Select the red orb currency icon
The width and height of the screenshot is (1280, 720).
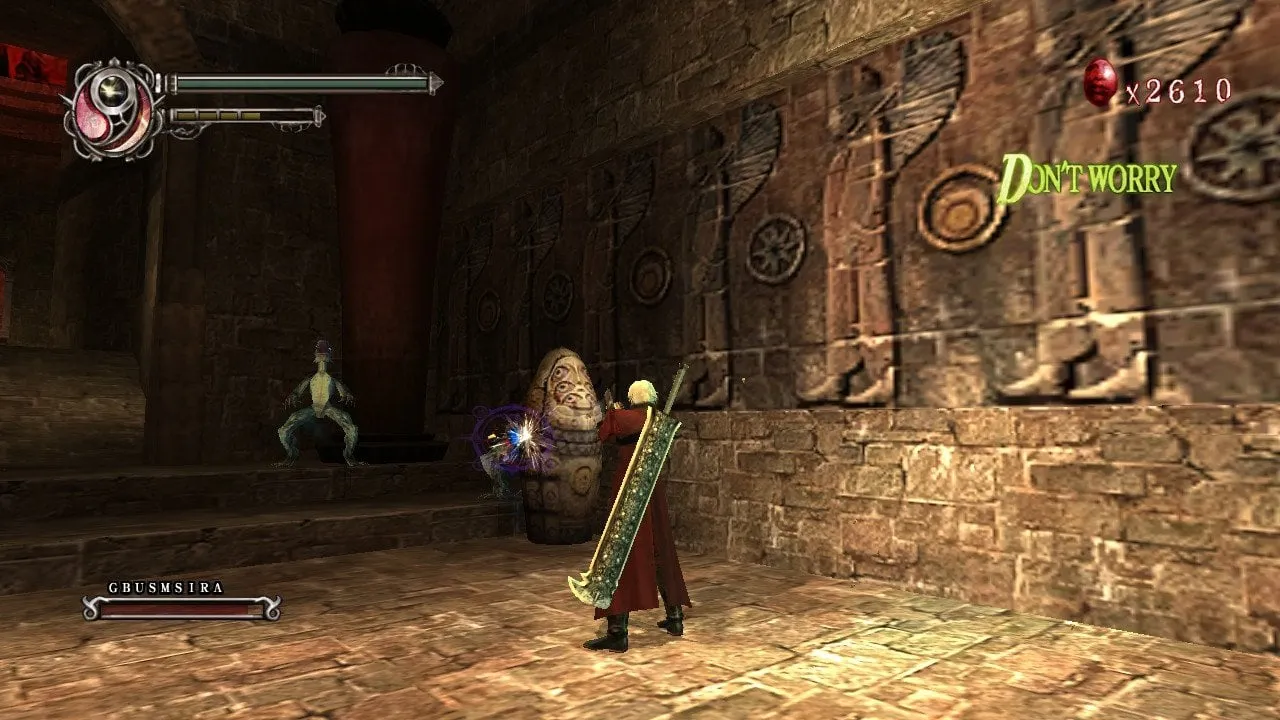pos(1100,82)
